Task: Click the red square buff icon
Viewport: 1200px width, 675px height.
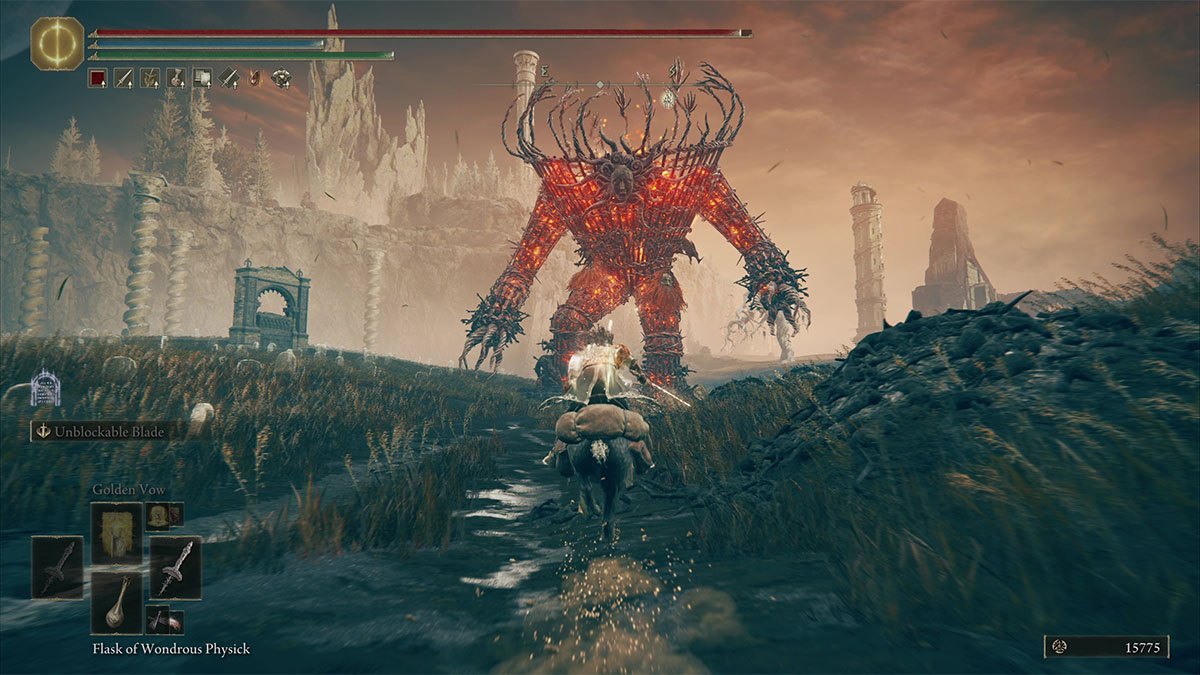Action: click(97, 78)
